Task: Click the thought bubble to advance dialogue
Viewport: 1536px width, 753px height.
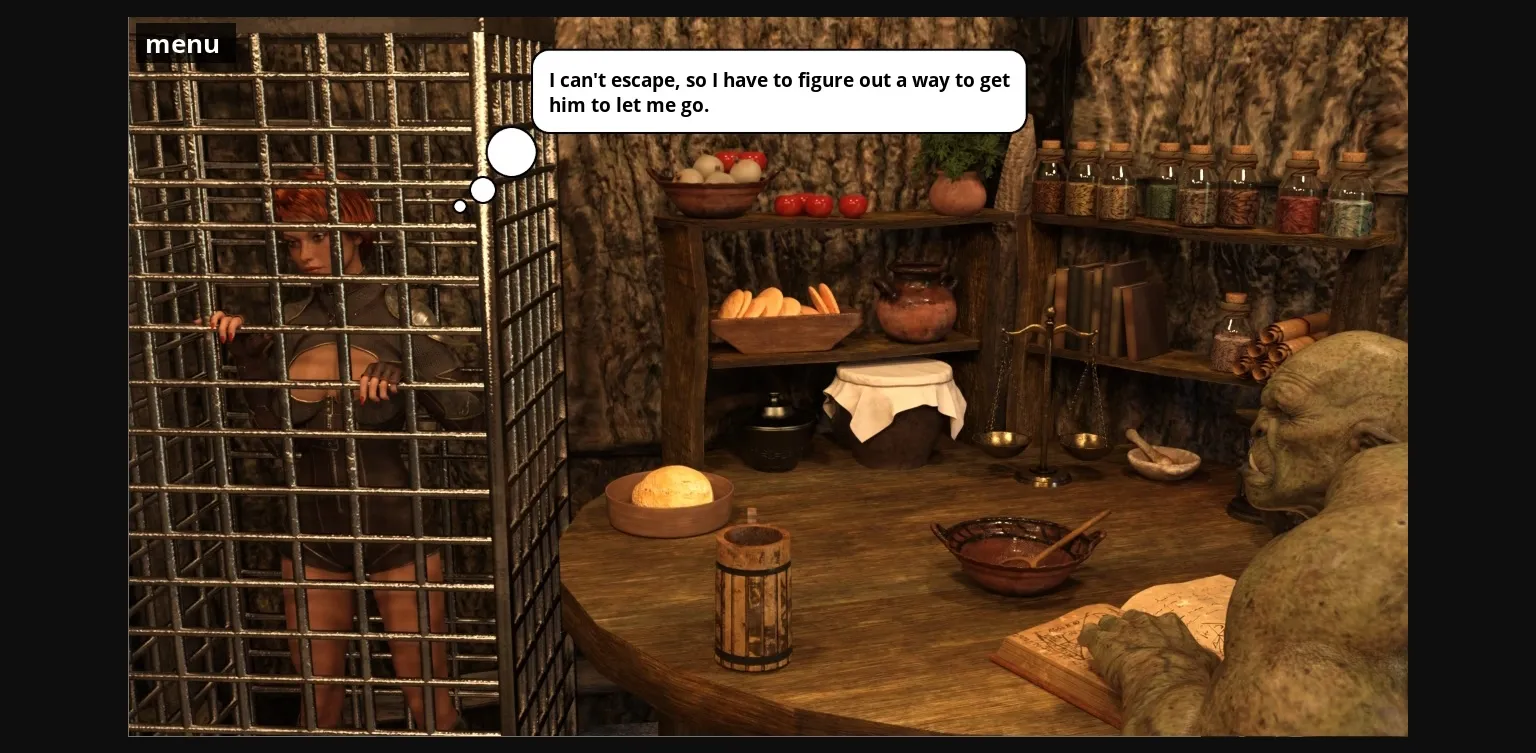Action: (x=779, y=92)
